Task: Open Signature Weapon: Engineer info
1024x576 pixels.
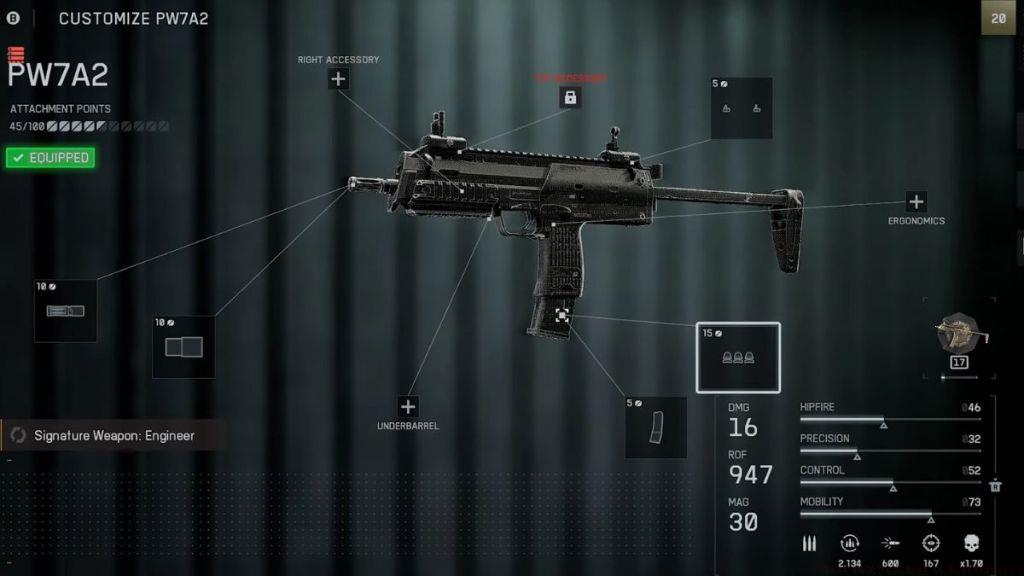Action: click(x=112, y=436)
